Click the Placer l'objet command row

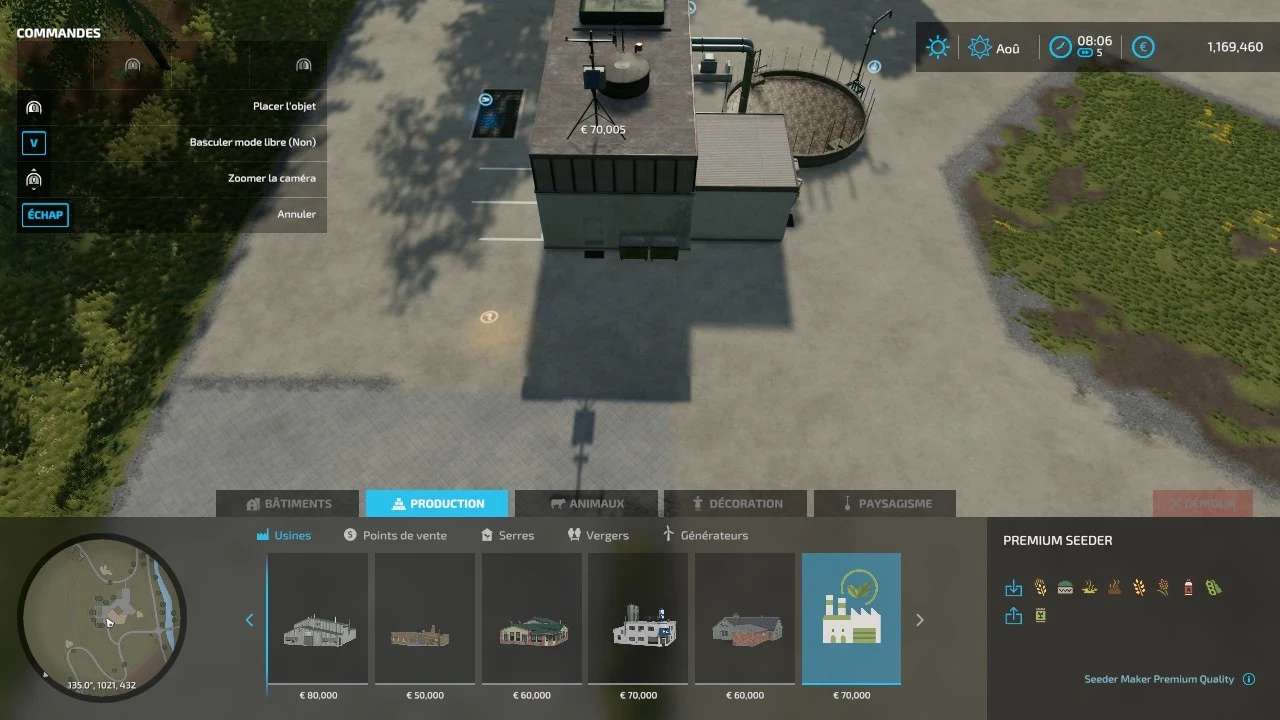tap(172, 107)
